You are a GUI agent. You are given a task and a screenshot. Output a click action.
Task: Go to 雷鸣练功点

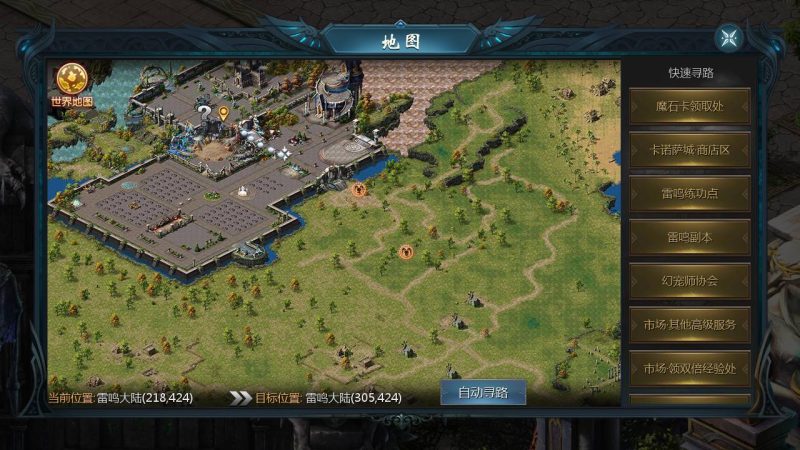pyautogui.click(x=689, y=193)
